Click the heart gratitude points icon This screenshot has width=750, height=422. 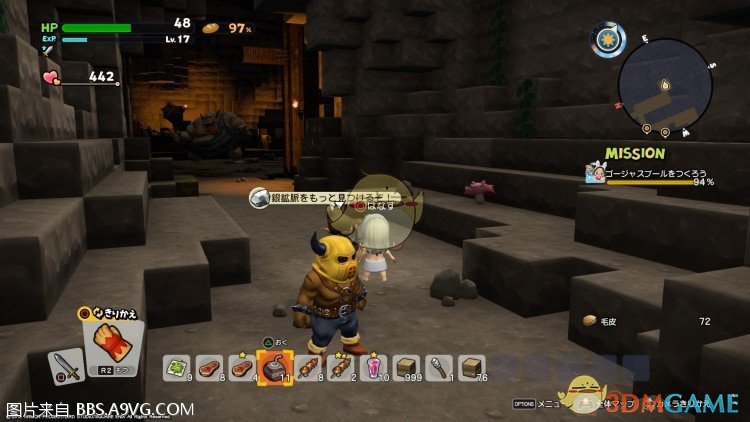click(51, 76)
